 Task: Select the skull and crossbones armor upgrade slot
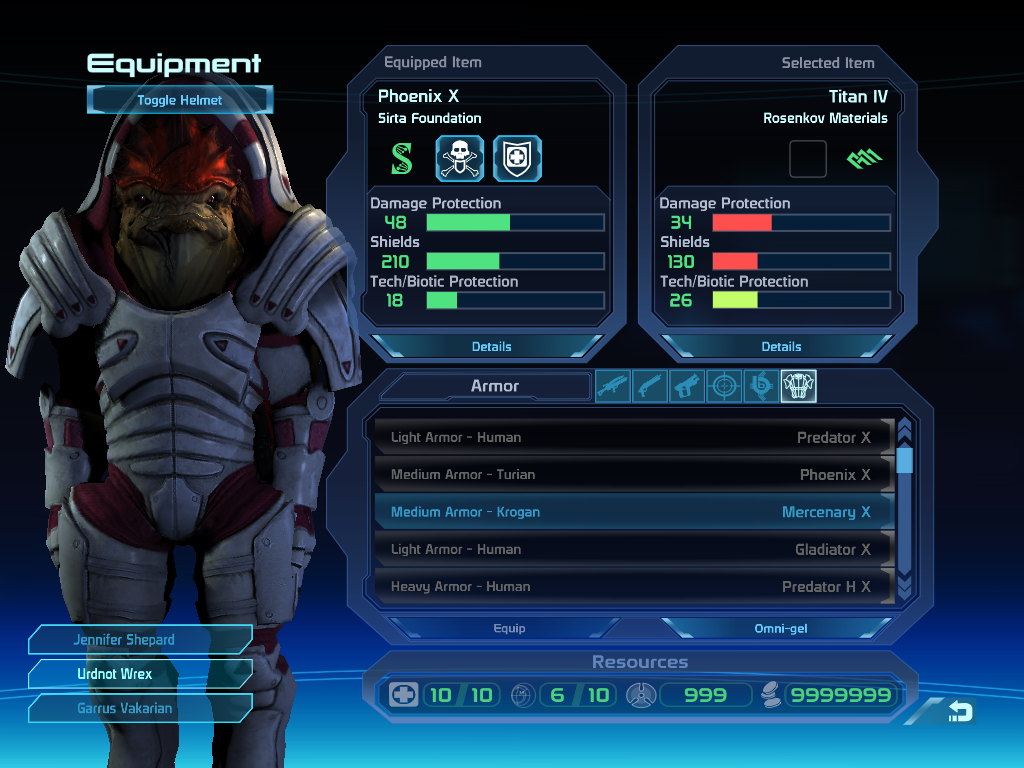460,158
